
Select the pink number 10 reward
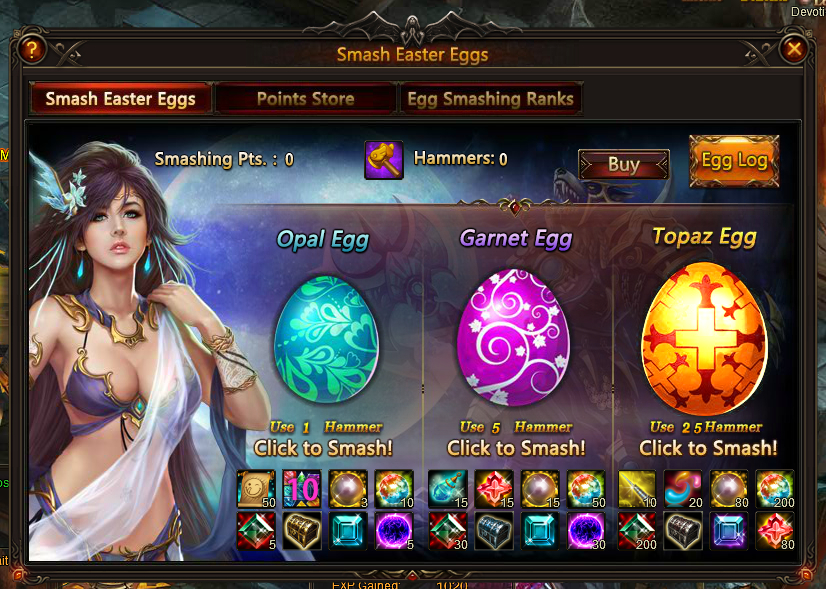302,489
